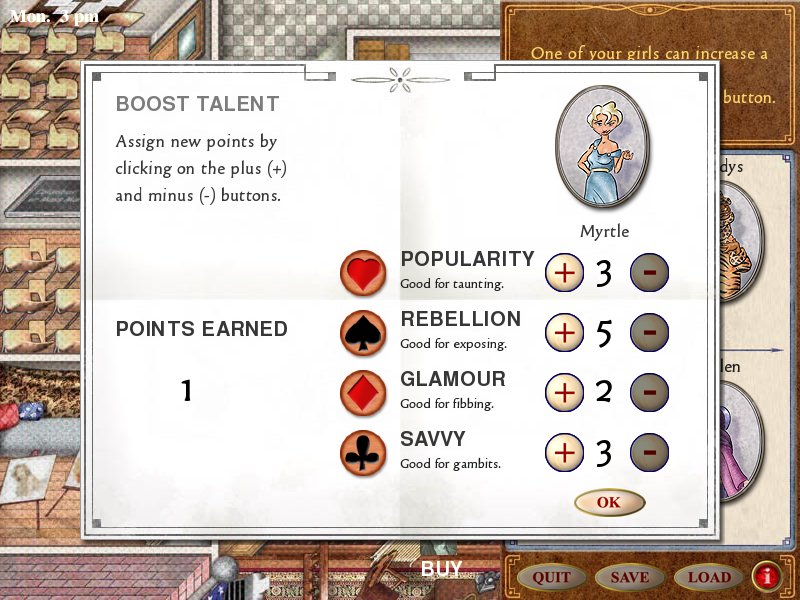Increase Popularity with the plus button
This screenshot has width=800, height=600.
pos(565,272)
